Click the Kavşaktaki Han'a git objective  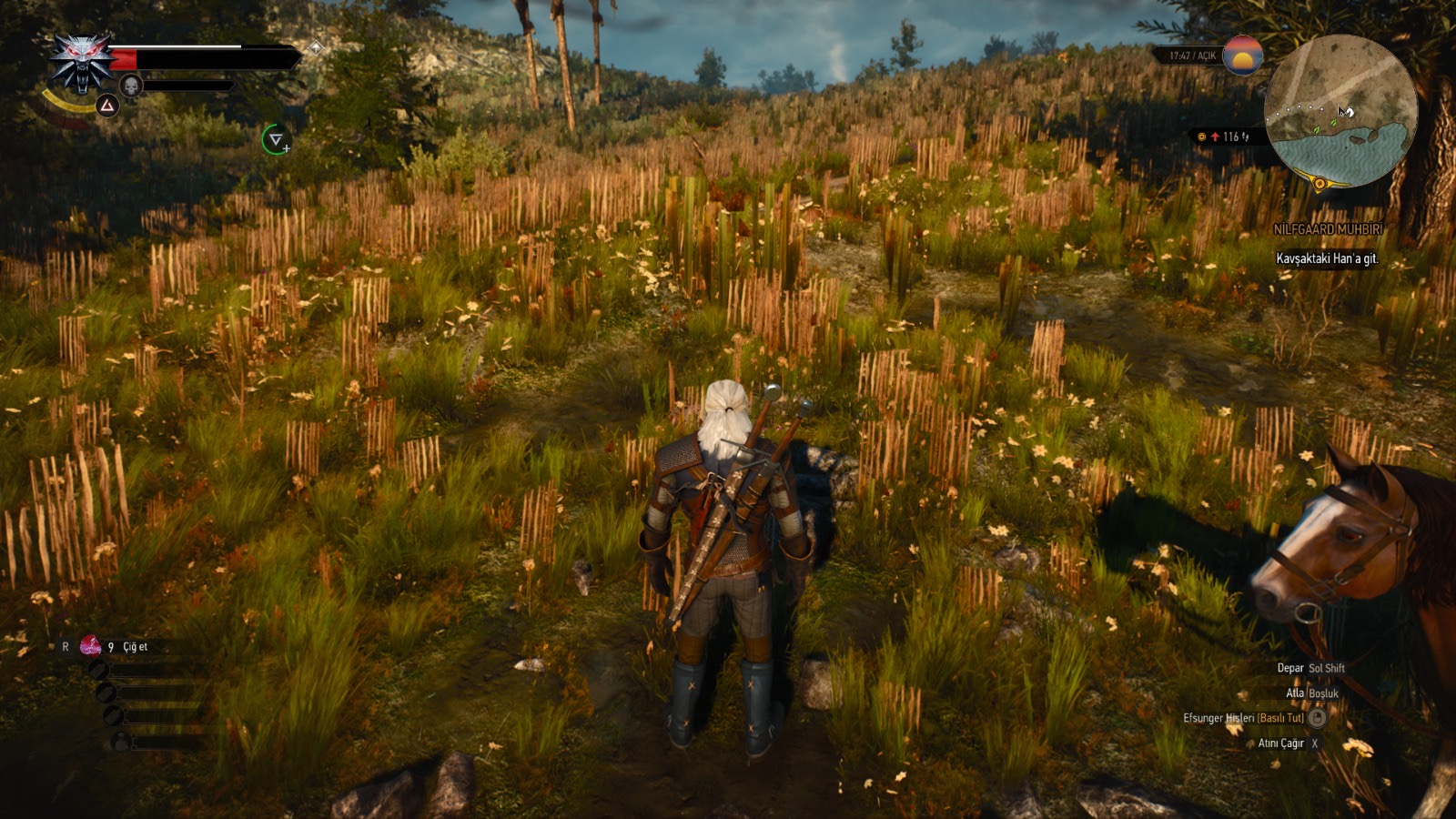tap(1327, 258)
